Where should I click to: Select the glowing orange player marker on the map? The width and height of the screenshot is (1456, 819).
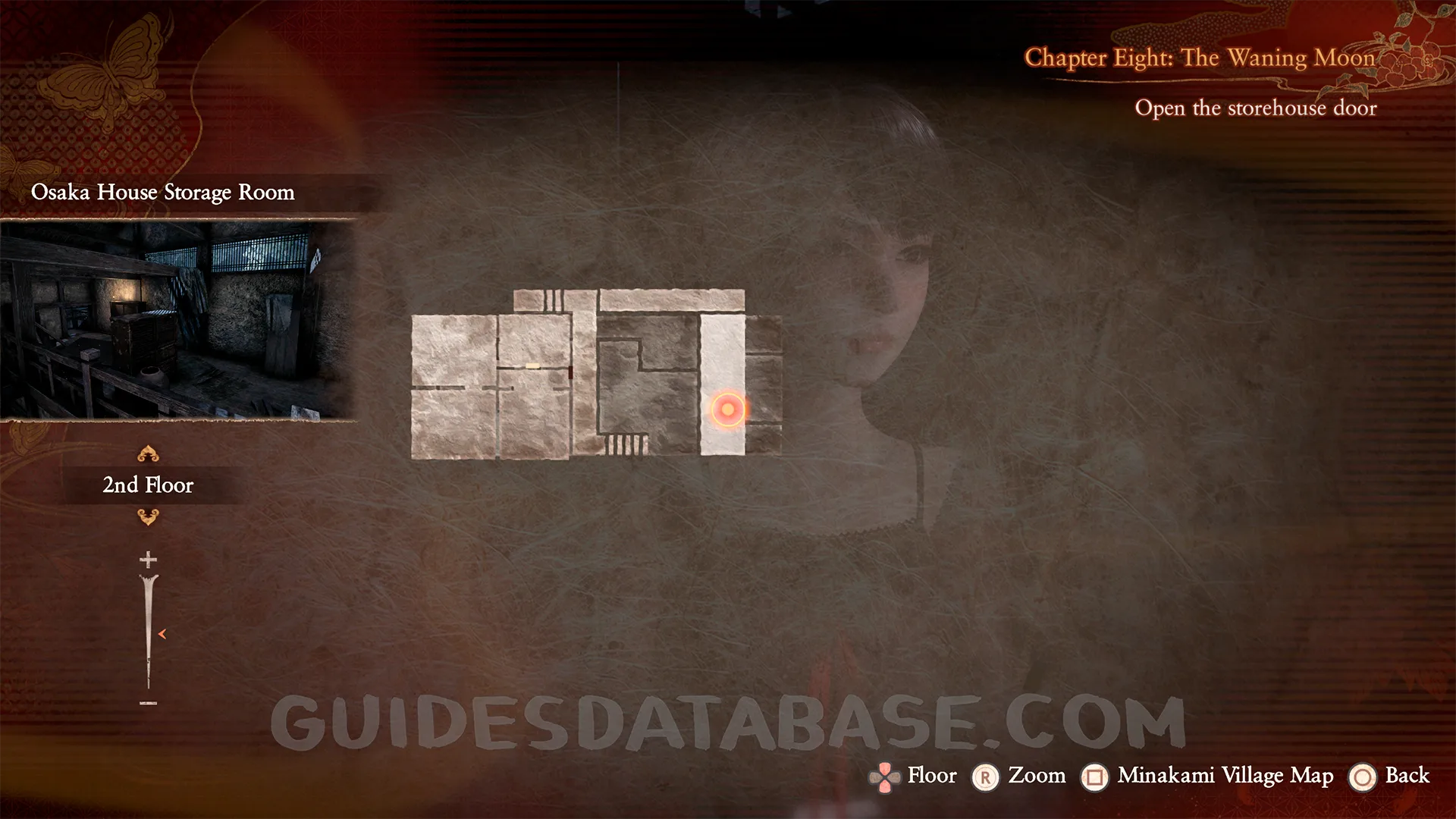(x=728, y=409)
